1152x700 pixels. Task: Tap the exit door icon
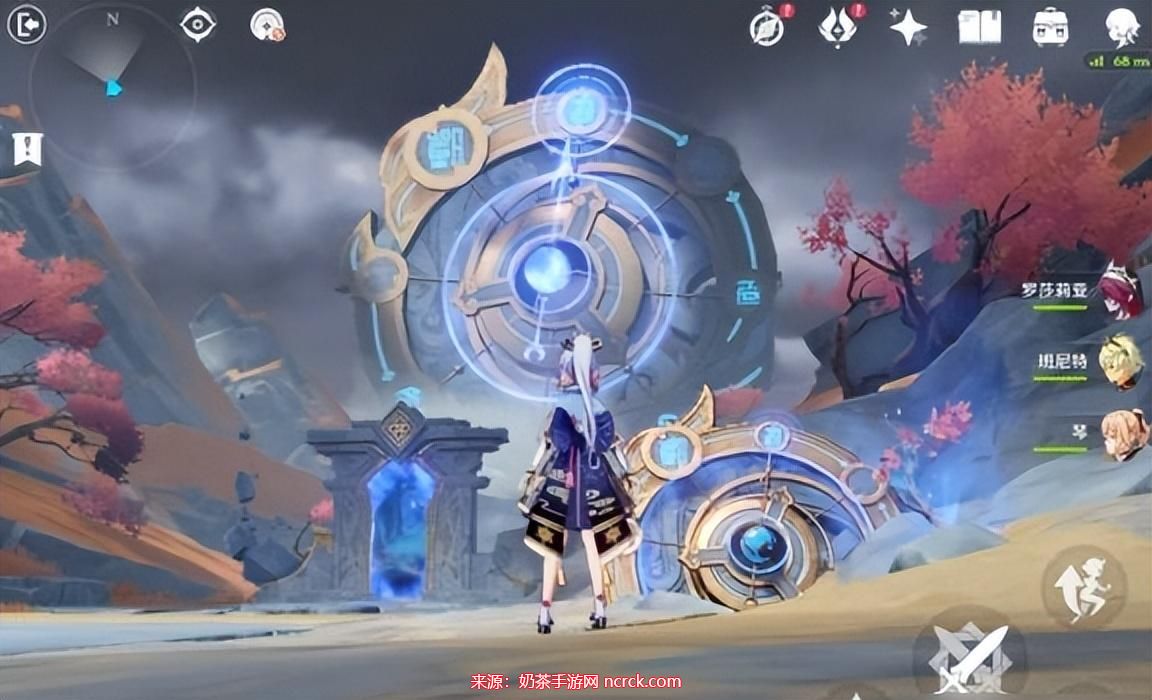27,25
